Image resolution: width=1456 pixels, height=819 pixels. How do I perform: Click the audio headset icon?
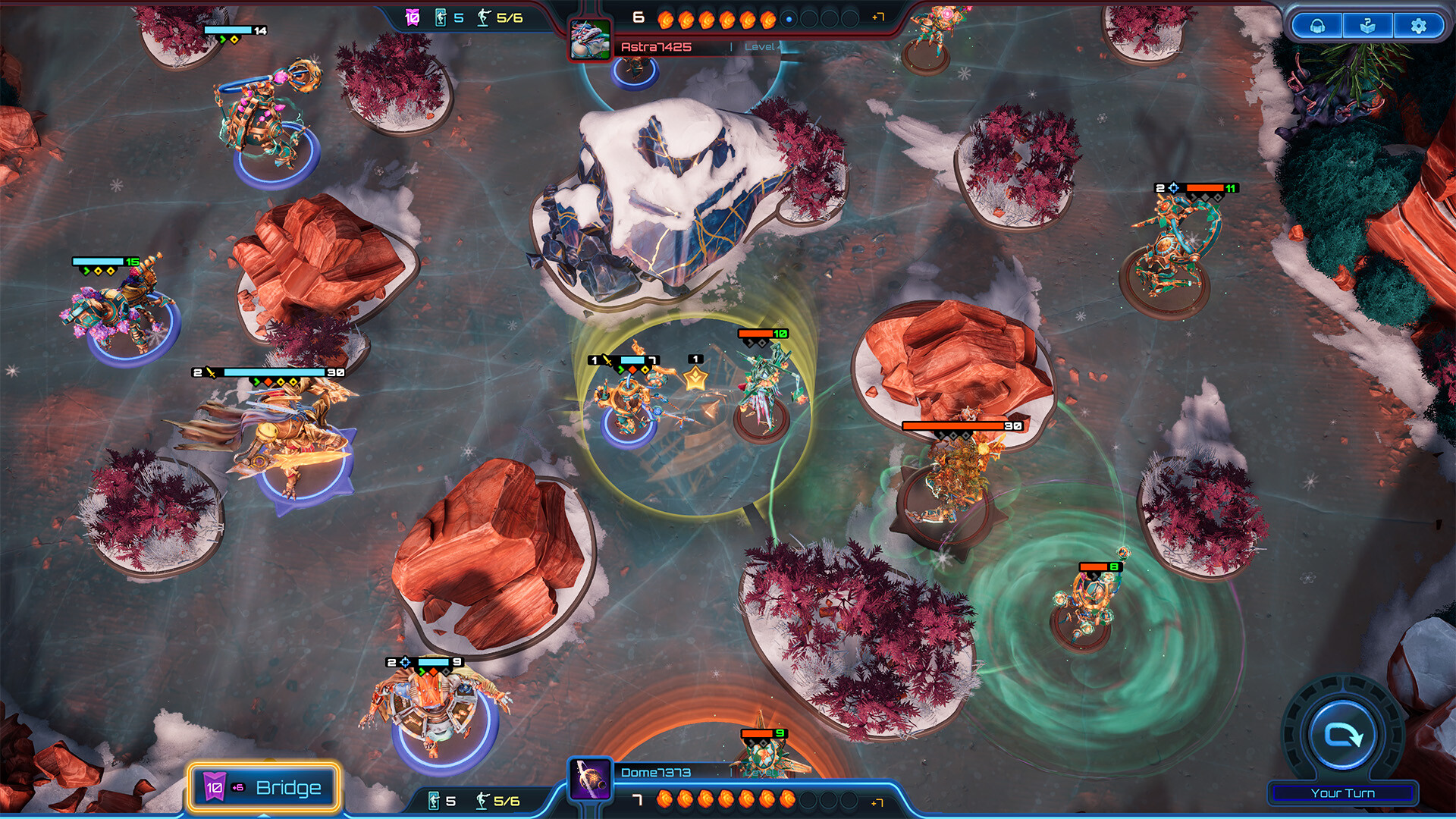tap(1318, 26)
